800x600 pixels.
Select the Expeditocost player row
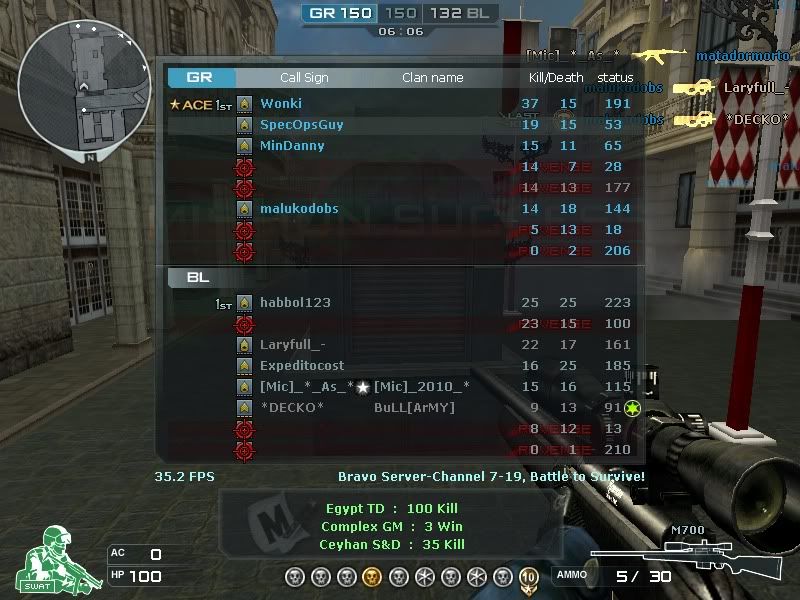coord(302,366)
